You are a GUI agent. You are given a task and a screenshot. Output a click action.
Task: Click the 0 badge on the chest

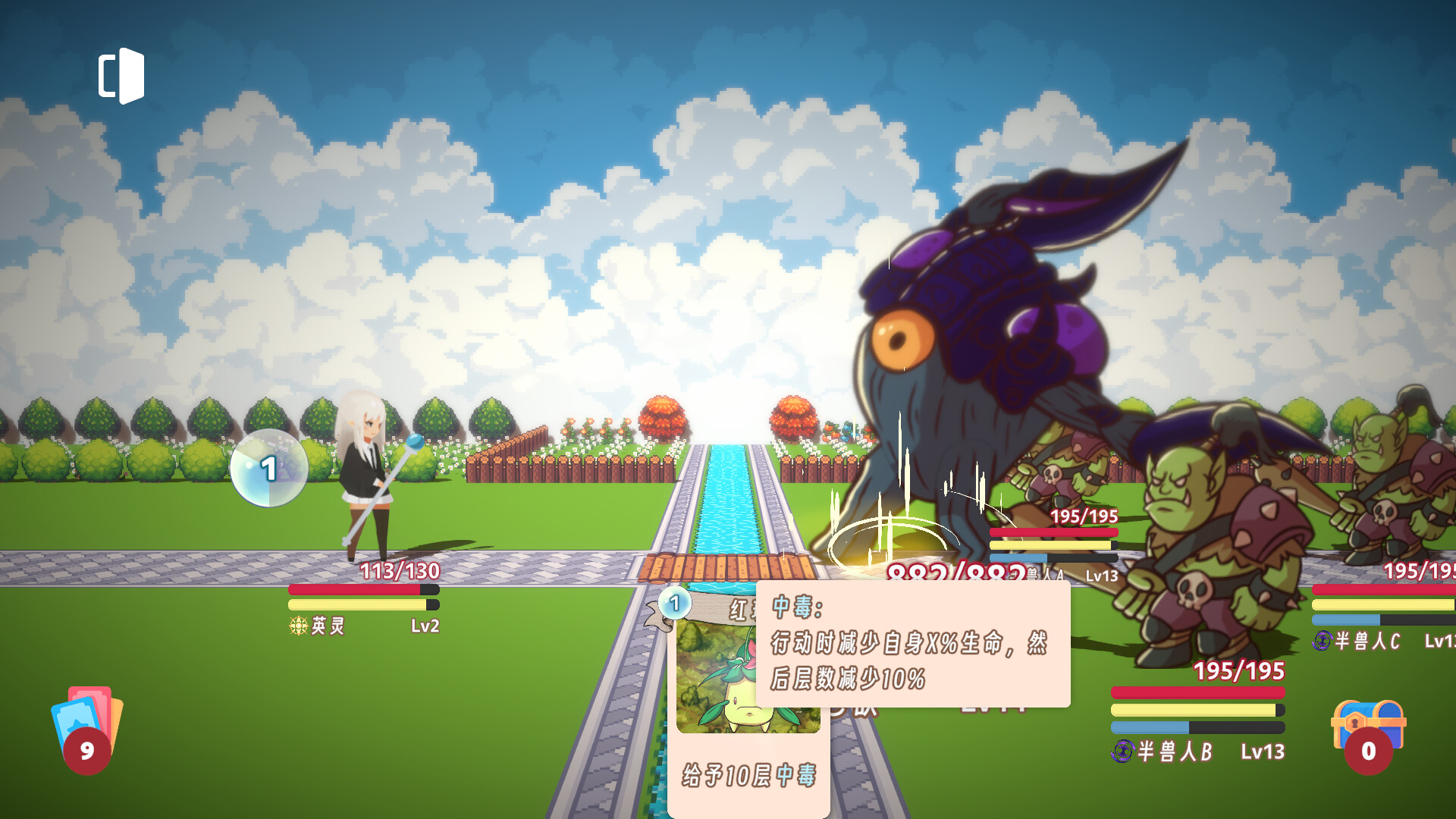tap(1369, 751)
